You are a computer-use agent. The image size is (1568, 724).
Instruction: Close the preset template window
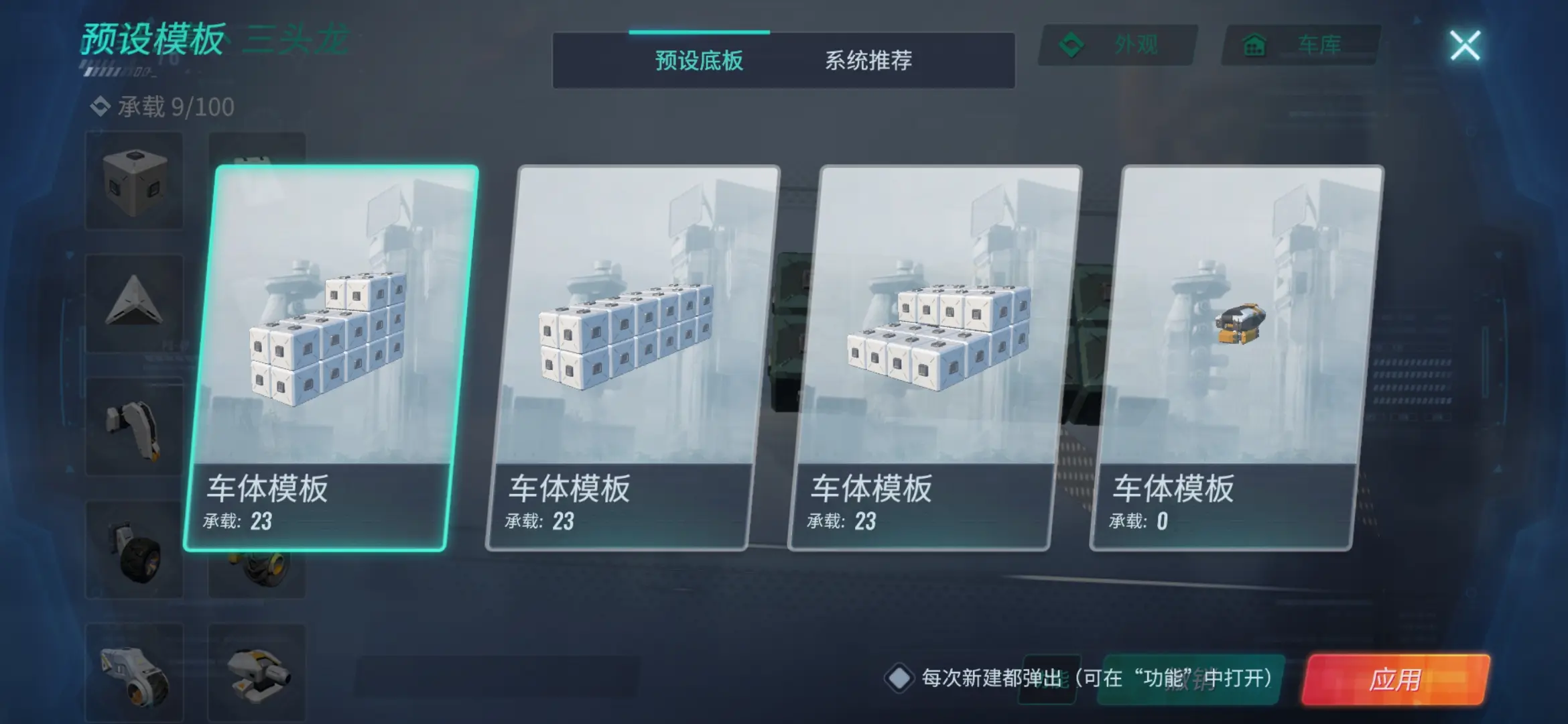click(x=1465, y=46)
